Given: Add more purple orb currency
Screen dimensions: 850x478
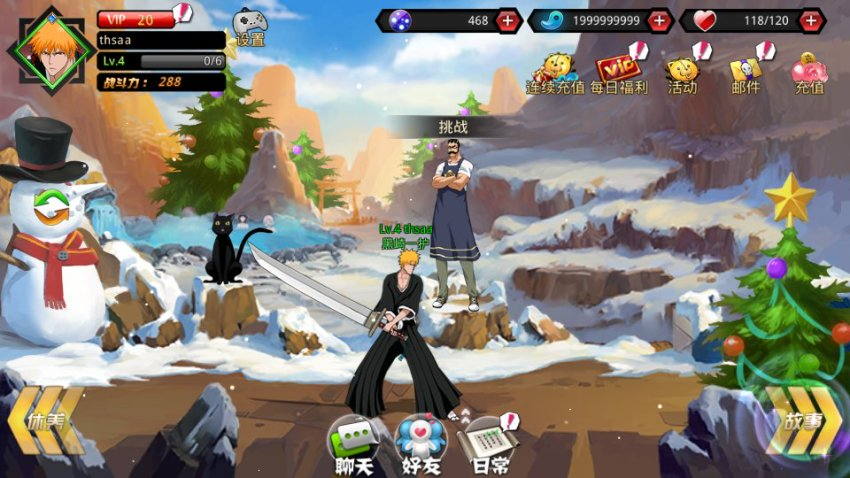Looking at the screenshot, I should pyautogui.click(x=508, y=20).
